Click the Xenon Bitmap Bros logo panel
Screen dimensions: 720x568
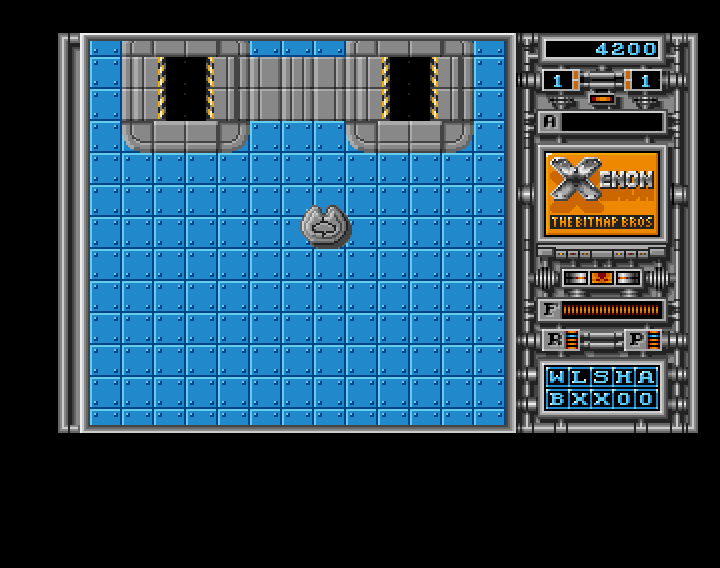[x=602, y=192]
